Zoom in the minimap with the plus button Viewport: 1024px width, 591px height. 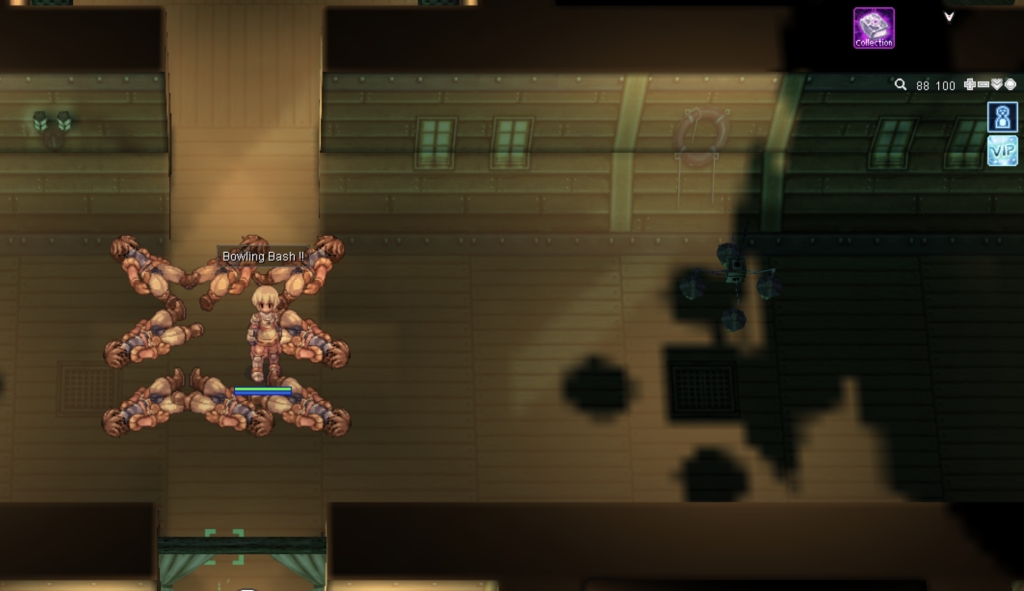tap(970, 85)
